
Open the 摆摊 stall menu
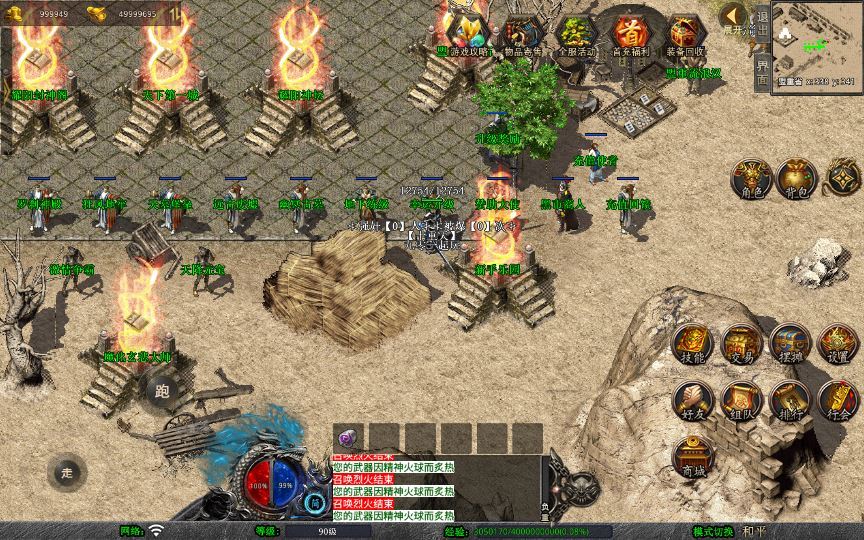(789, 343)
